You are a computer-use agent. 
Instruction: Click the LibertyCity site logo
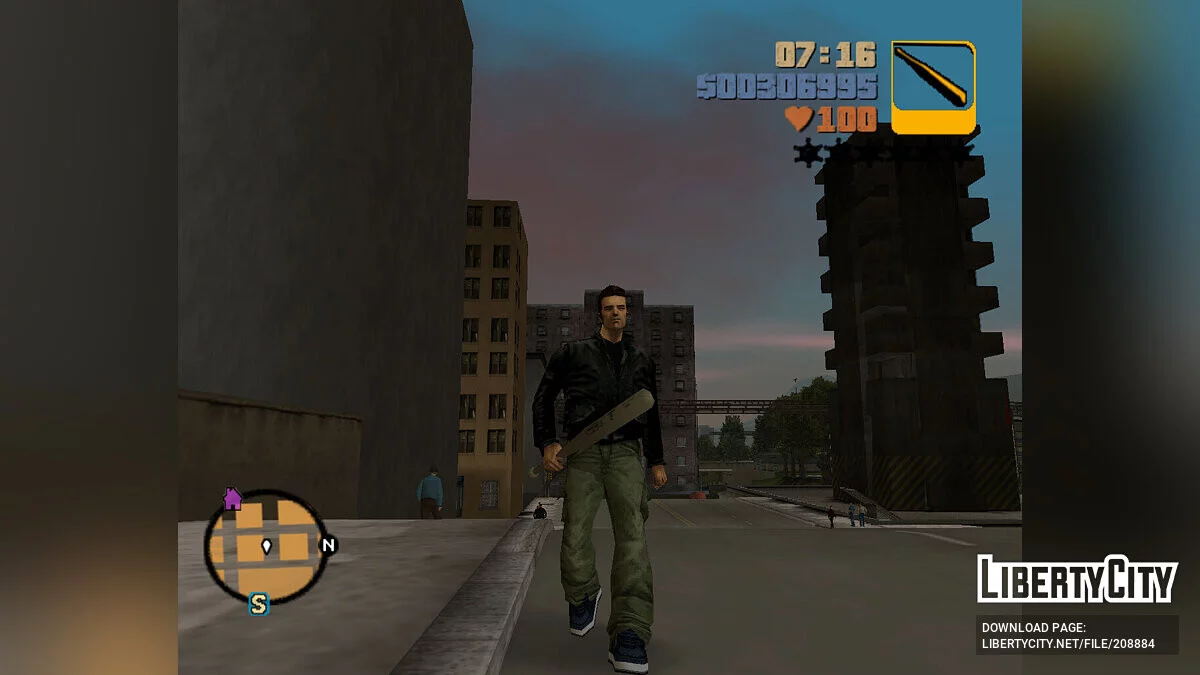pyautogui.click(x=1076, y=580)
